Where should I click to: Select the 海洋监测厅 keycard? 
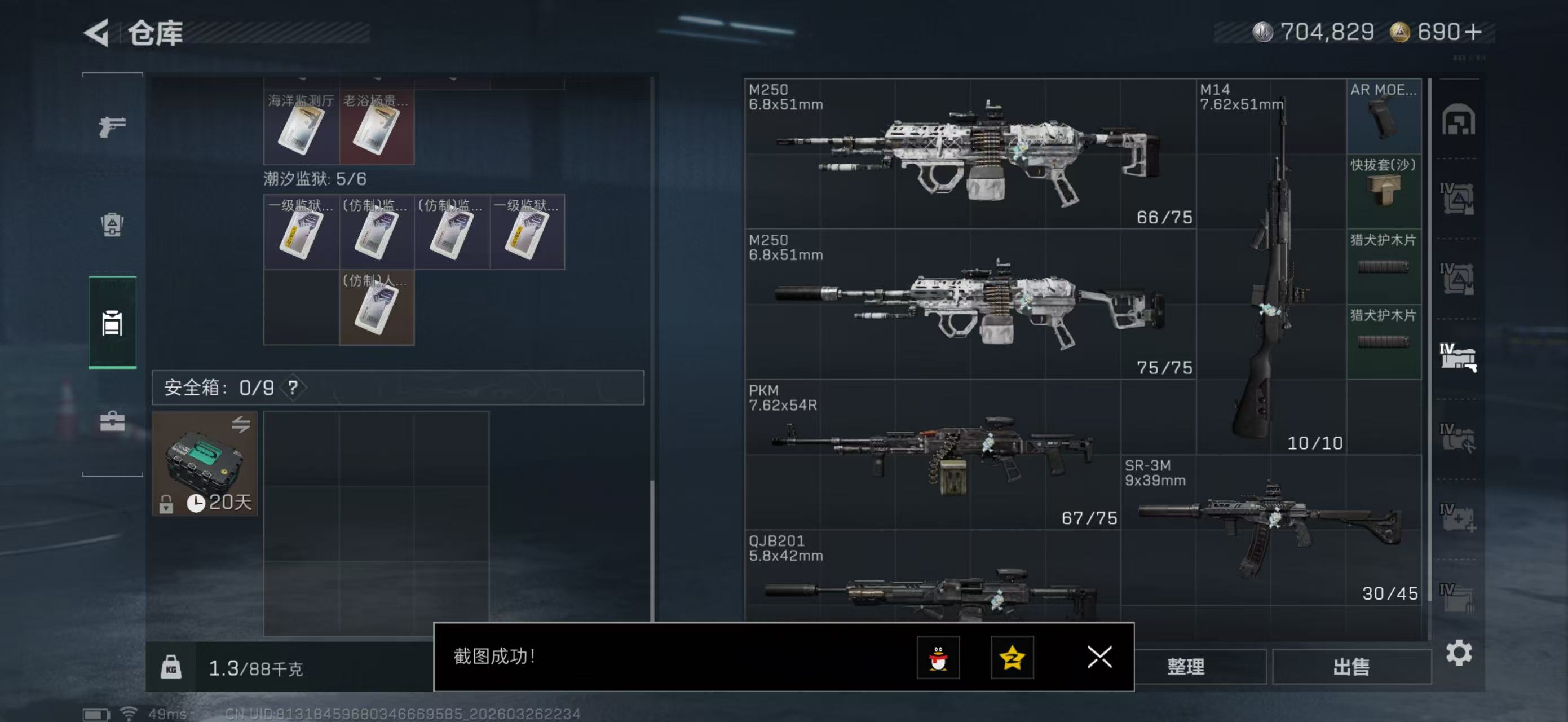click(301, 127)
